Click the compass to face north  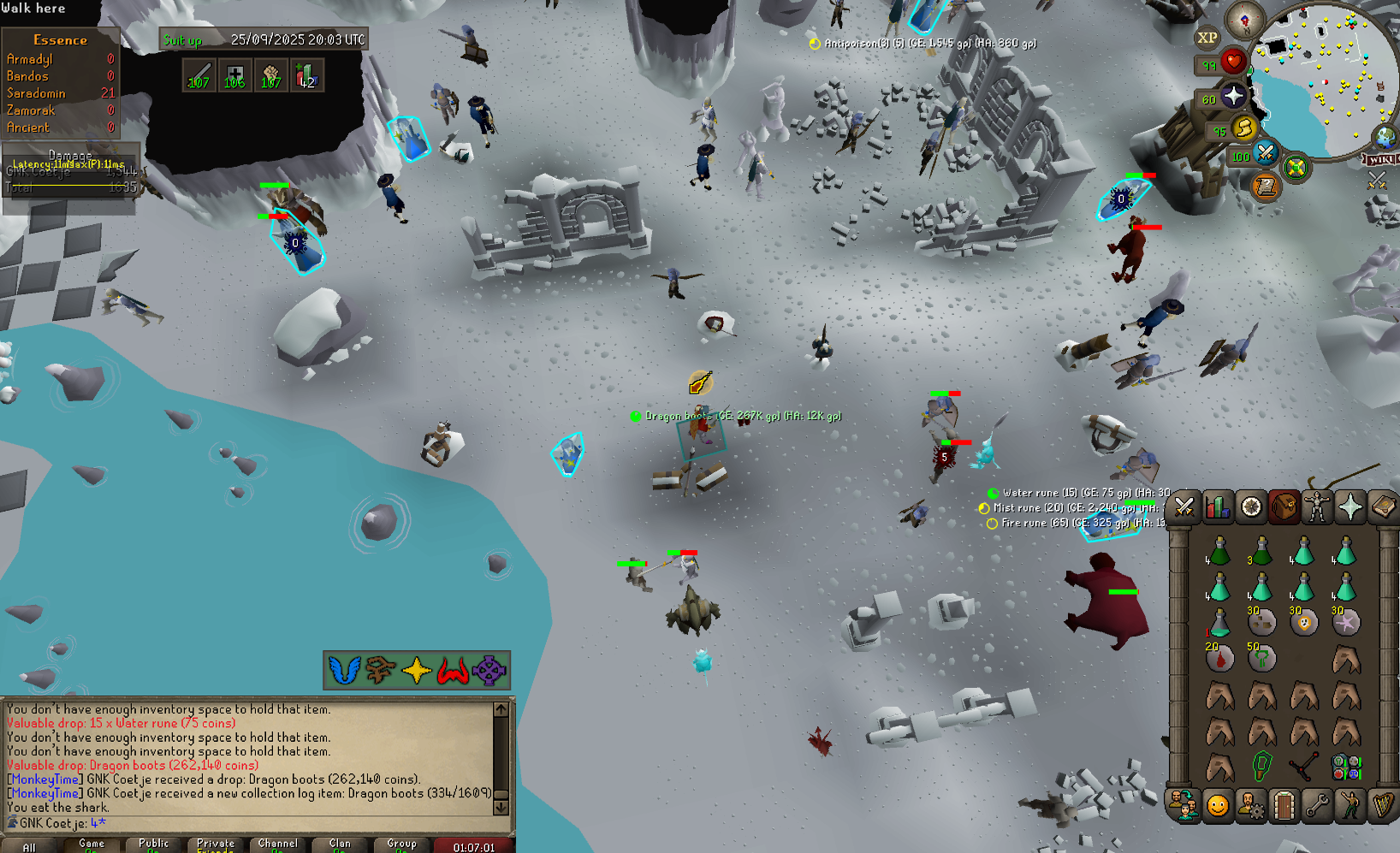(x=1244, y=19)
